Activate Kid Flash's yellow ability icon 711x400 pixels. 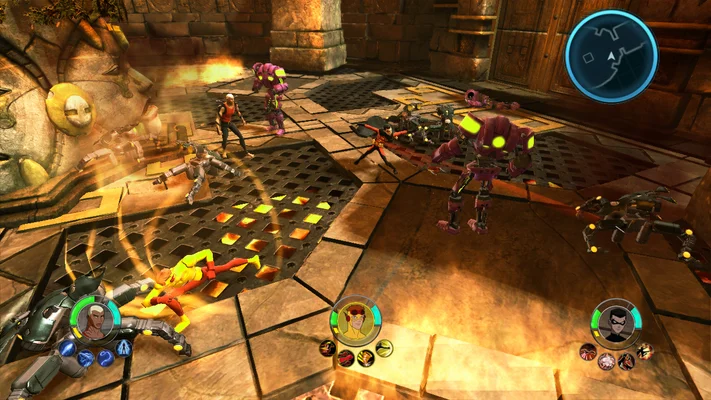pos(385,348)
